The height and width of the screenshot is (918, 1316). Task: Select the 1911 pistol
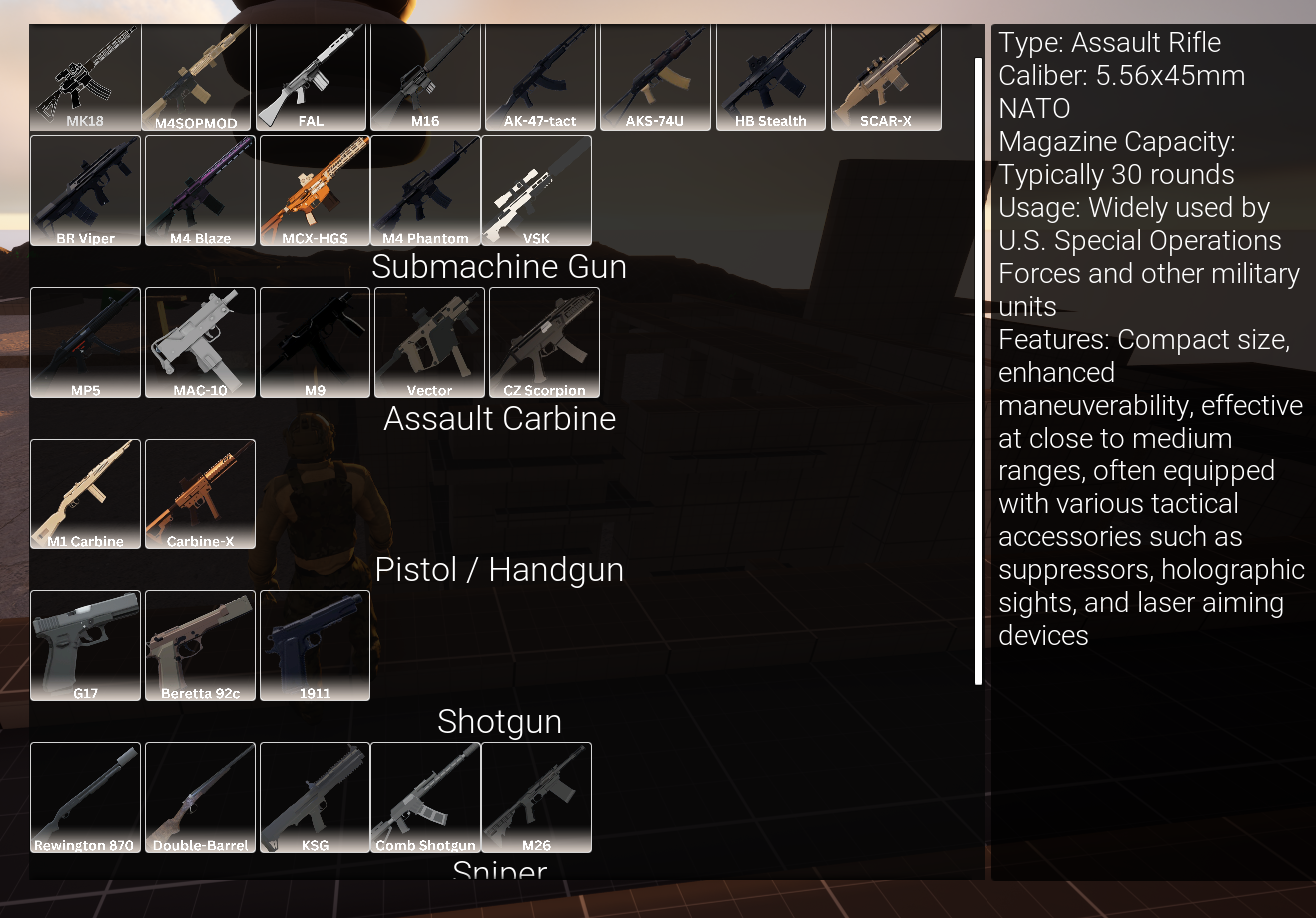[315, 645]
